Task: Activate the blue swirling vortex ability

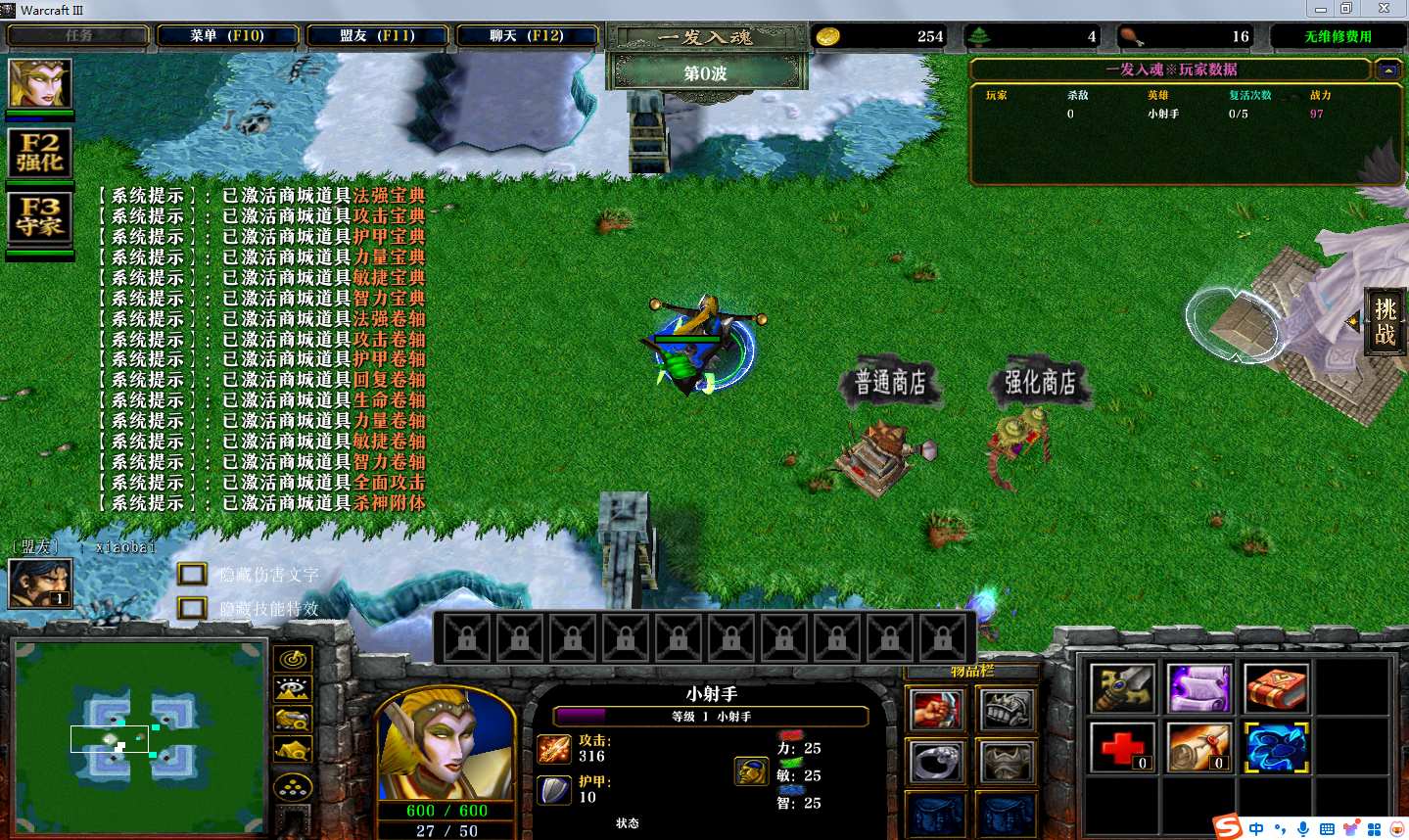Action: pyautogui.click(x=1276, y=748)
